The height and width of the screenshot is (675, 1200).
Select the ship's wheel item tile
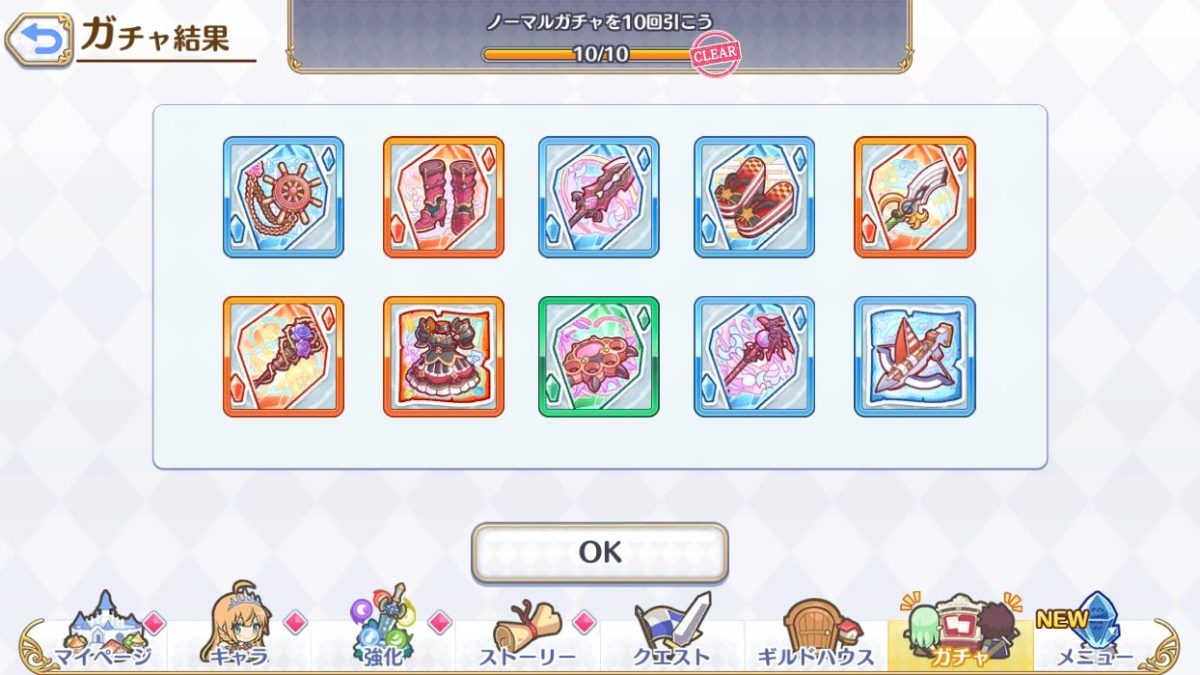tap(283, 197)
